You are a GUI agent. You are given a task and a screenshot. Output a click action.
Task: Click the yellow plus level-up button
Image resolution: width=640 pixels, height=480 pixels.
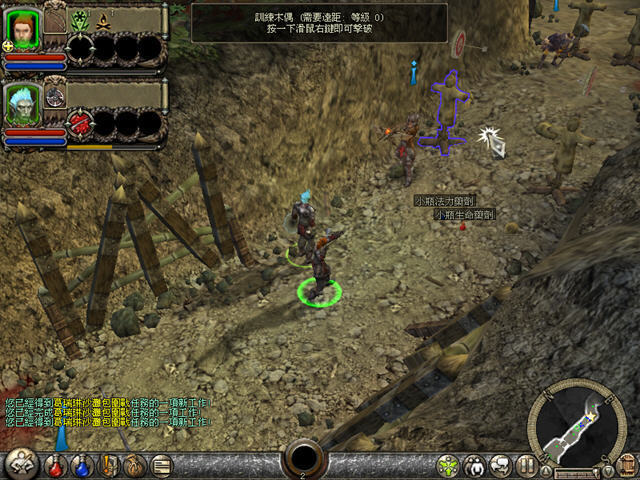pos(8,45)
